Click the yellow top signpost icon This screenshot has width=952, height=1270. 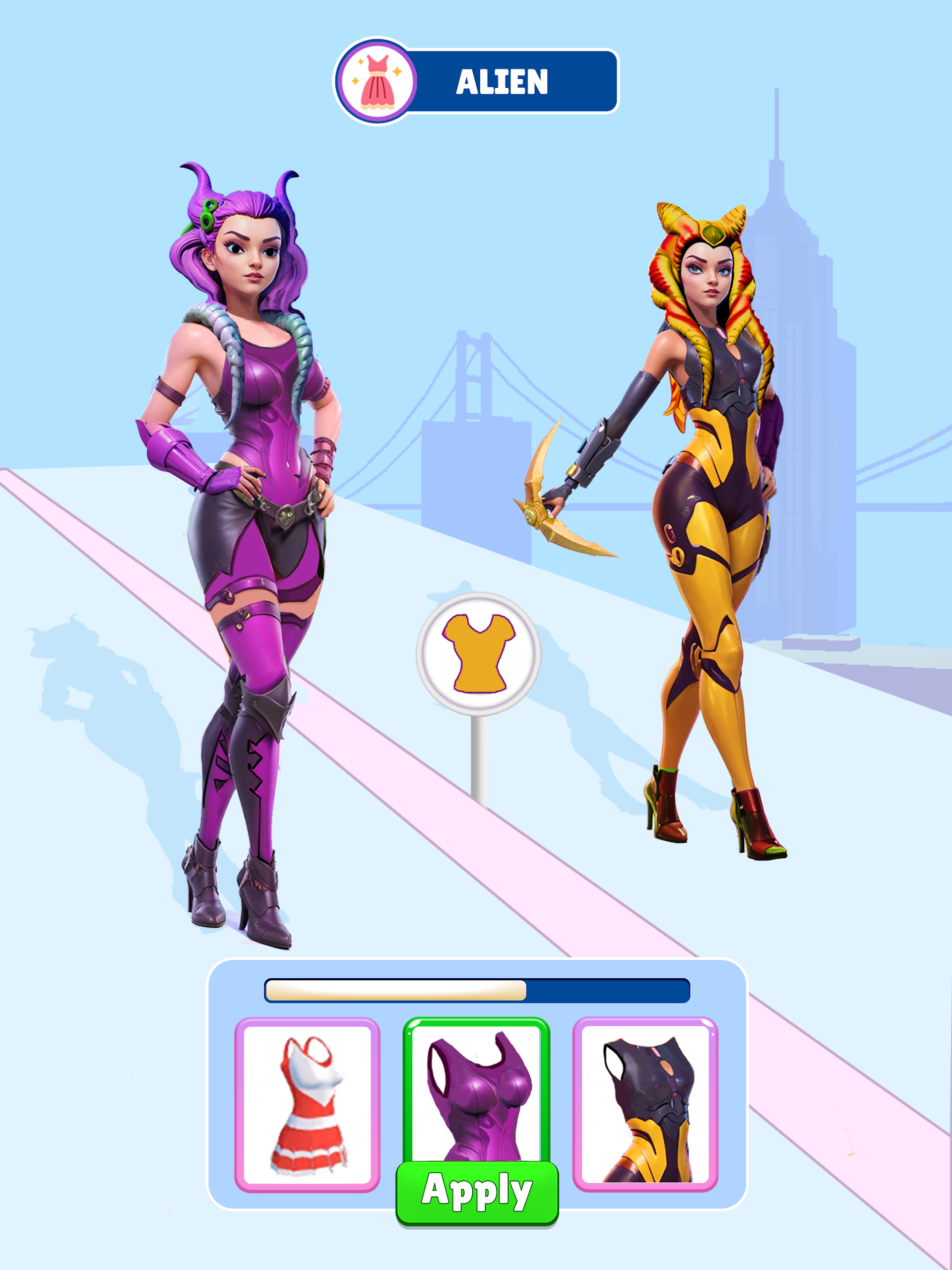click(x=478, y=653)
